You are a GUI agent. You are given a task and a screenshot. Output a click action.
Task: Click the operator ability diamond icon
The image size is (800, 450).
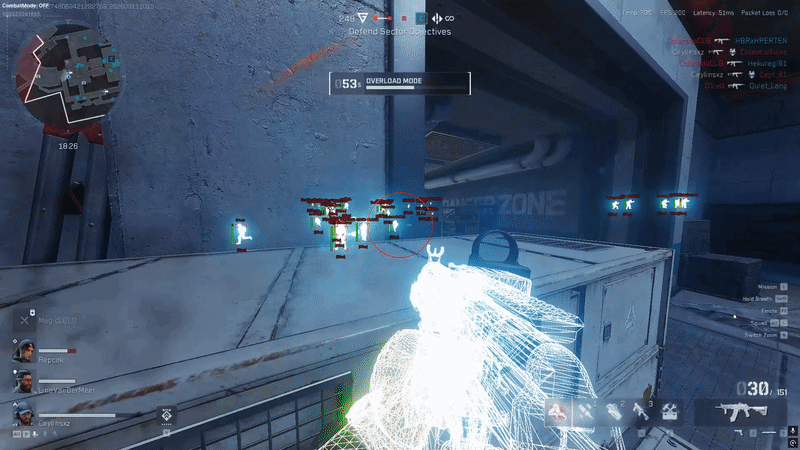click(x=166, y=412)
